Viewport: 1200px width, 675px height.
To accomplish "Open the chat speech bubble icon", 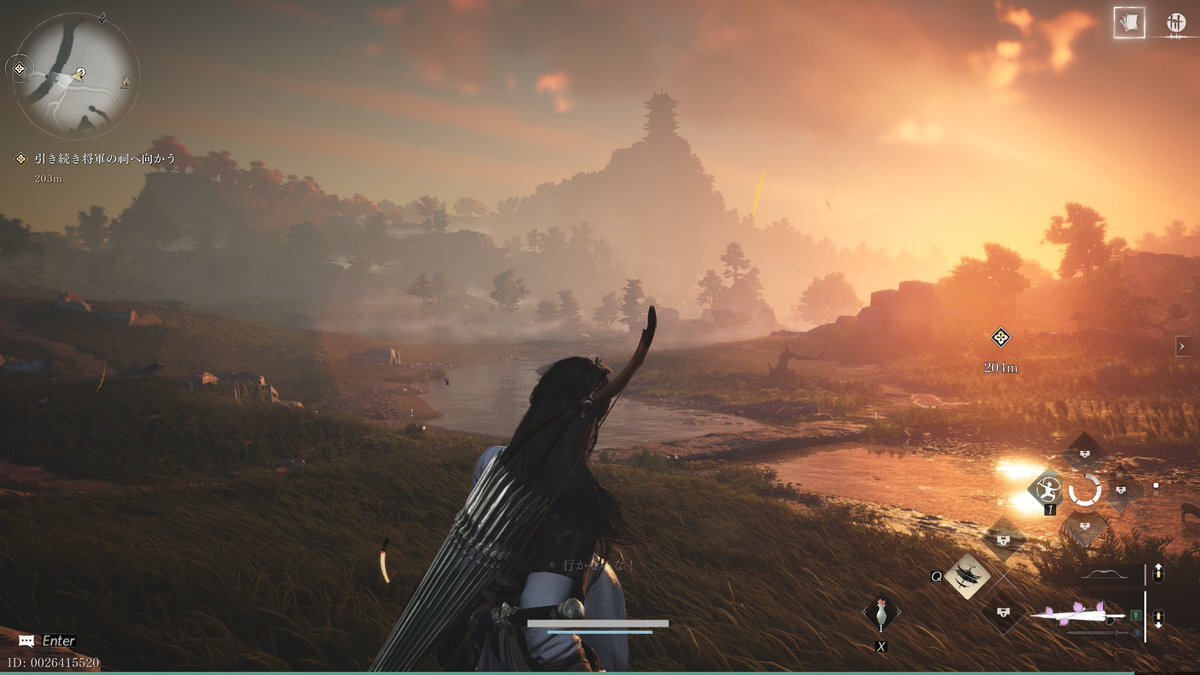I will [26, 640].
